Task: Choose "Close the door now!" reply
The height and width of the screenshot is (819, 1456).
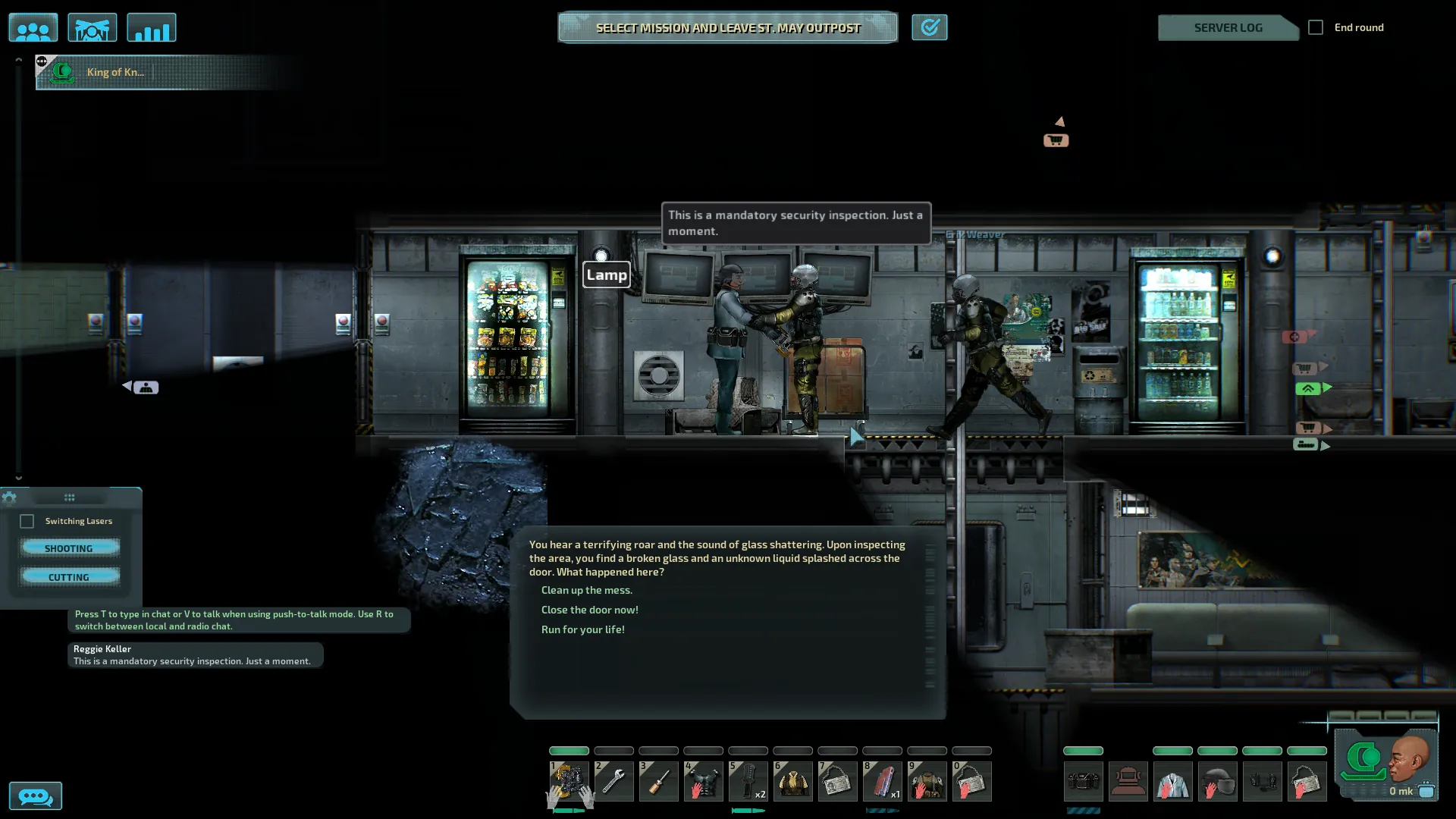Action: coord(589,610)
